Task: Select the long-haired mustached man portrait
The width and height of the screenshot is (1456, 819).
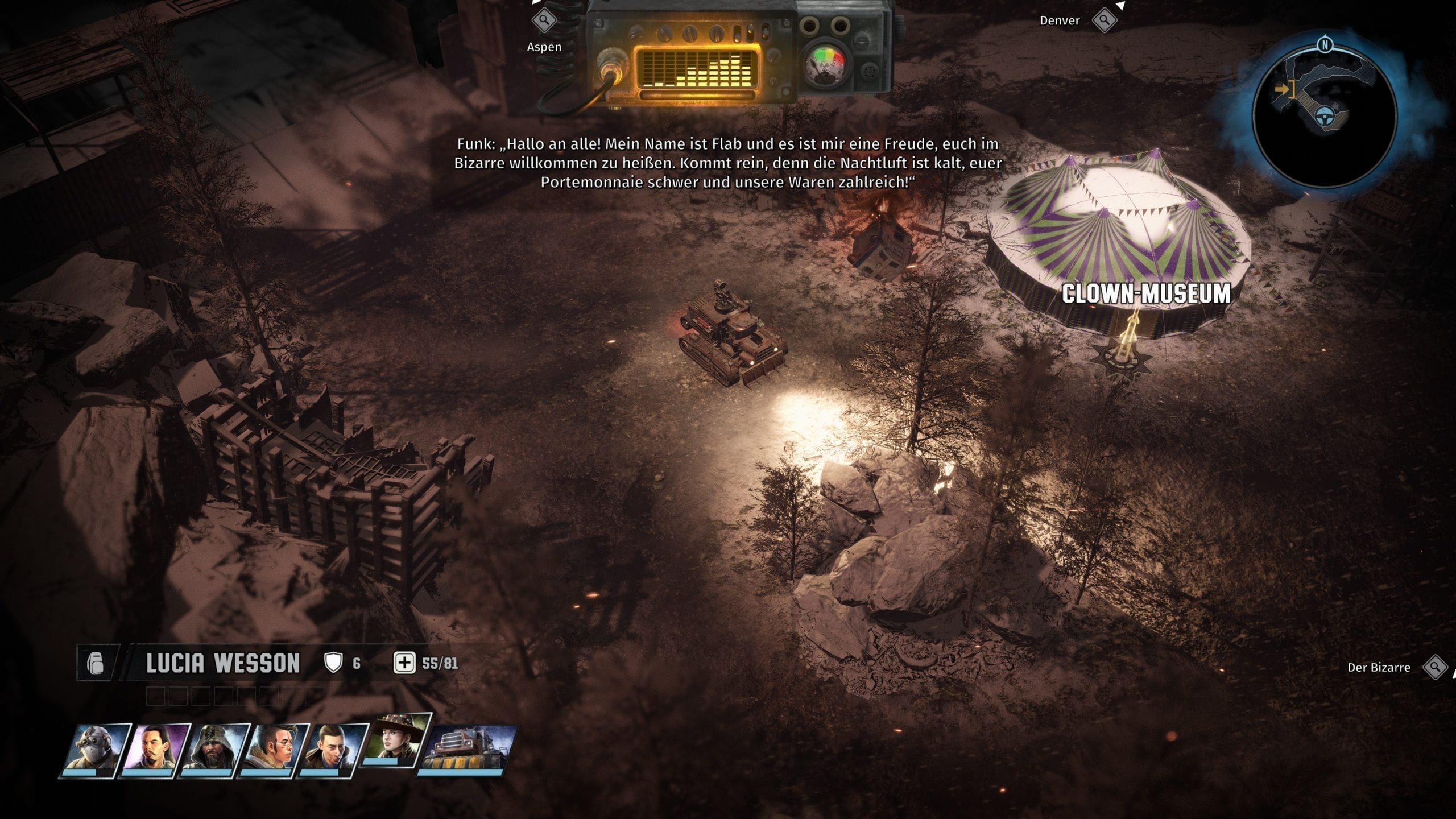Action: (x=155, y=748)
